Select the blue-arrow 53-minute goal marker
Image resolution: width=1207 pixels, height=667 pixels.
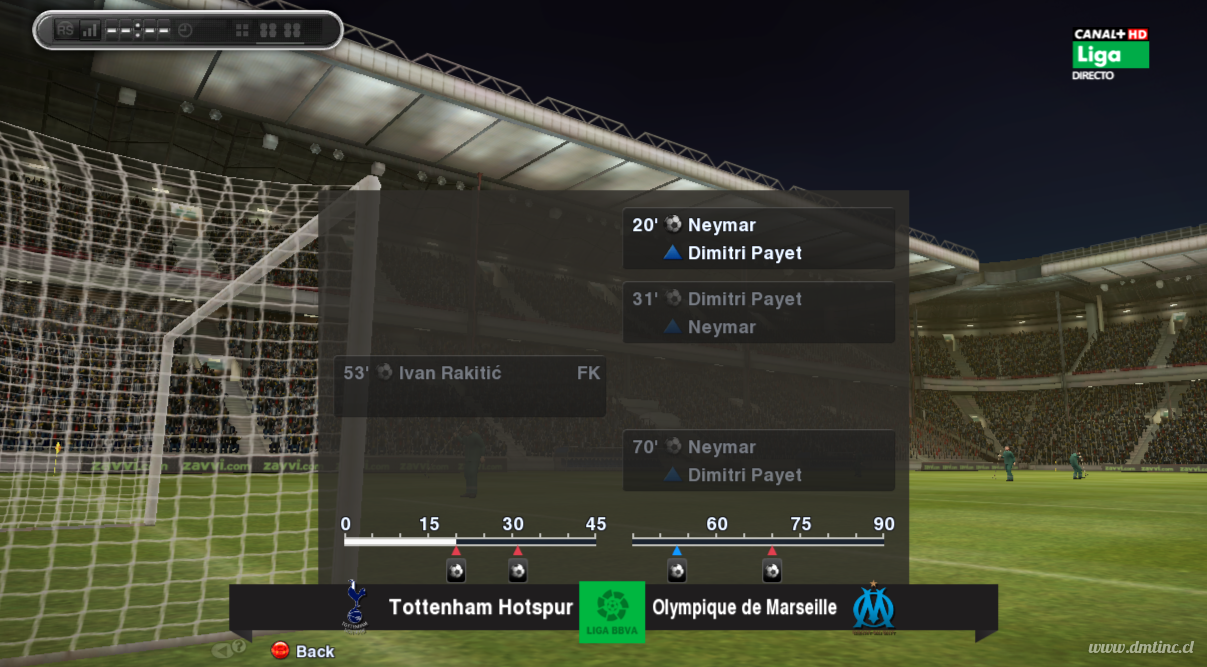(677, 571)
